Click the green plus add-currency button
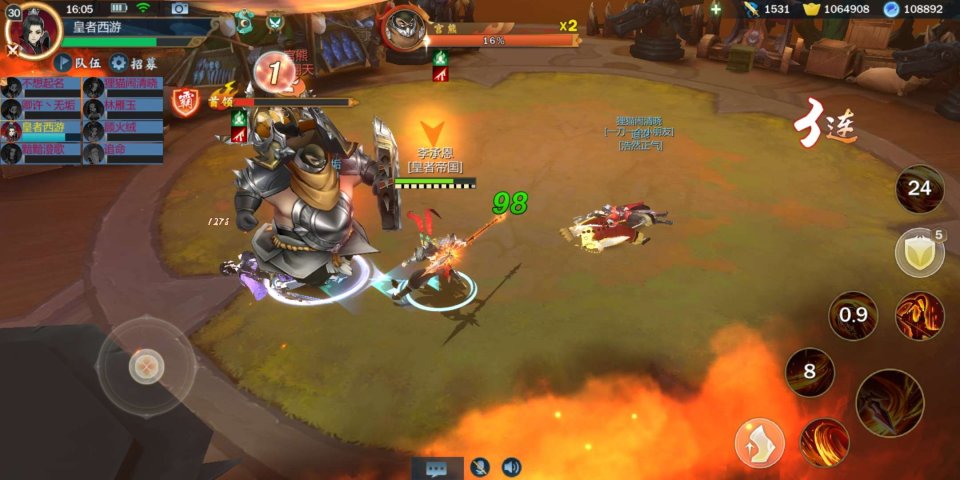 (x=715, y=9)
